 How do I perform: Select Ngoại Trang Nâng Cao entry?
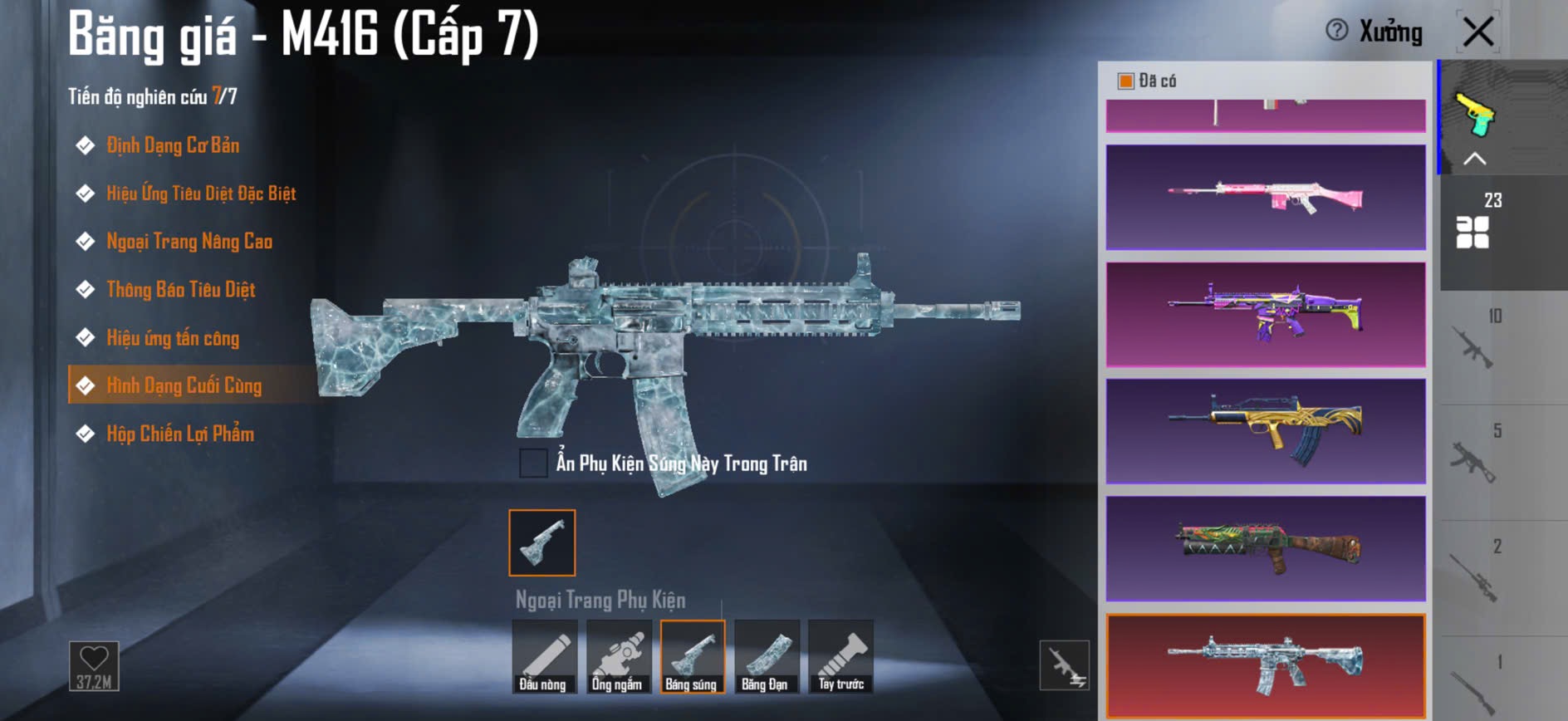(189, 242)
